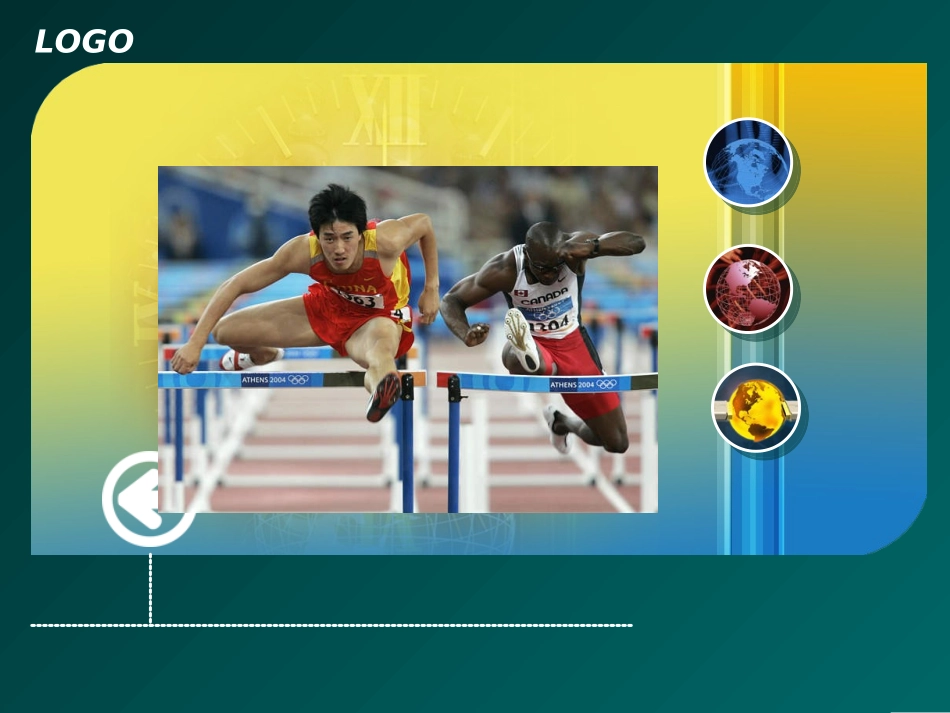Viewport: 950px width, 713px height.
Task: Open the red wireframe globe icon
Action: point(748,289)
